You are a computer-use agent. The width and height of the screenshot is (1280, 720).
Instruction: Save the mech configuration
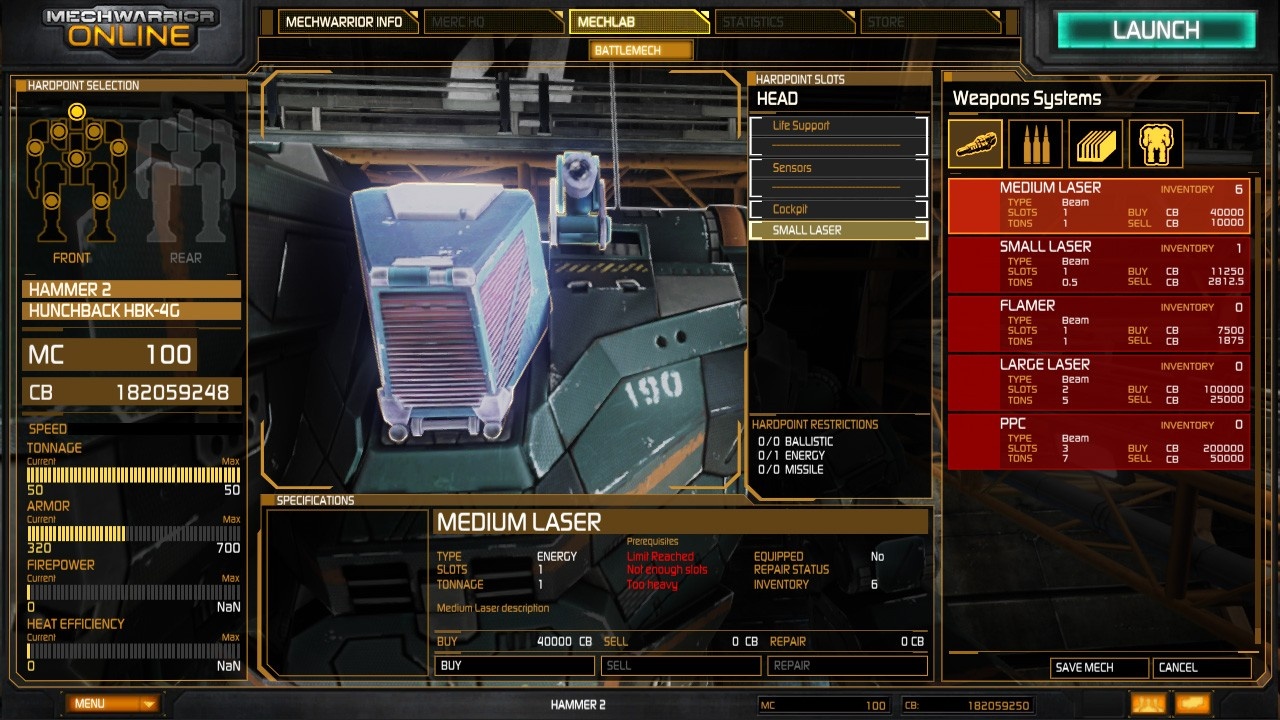[1098, 667]
